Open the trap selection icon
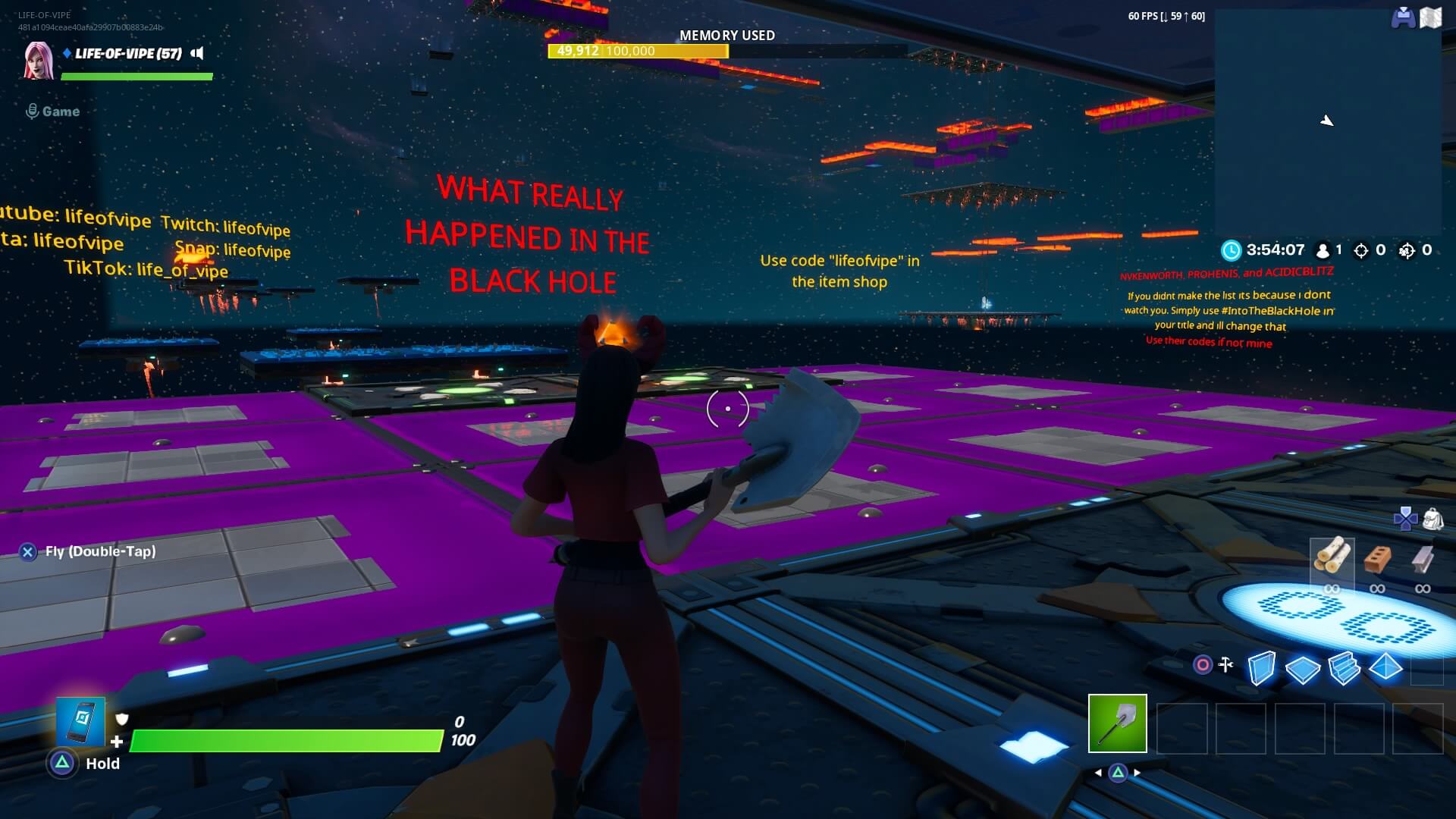Viewport: 1456px width, 819px height. tap(1203, 665)
